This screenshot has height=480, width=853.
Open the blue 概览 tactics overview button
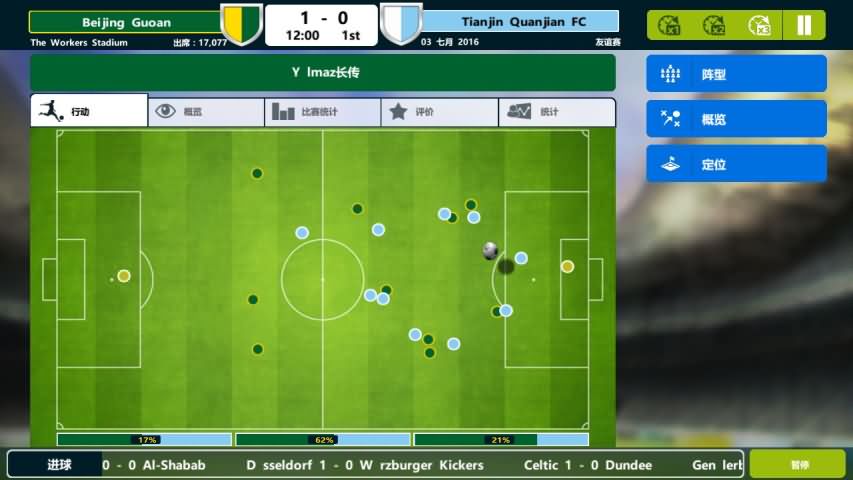coord(736,119)
